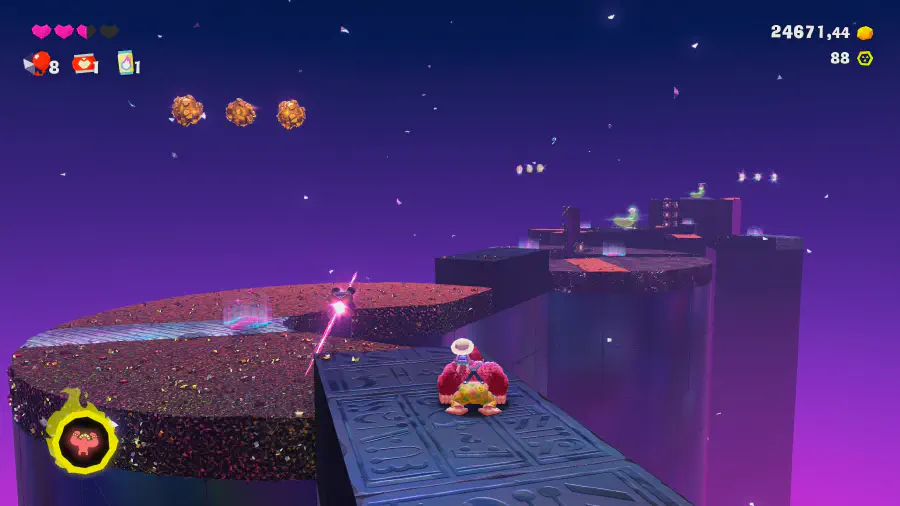Select the red balloon item icon
This screenshot has width=900, height=506.
point(39,64)
